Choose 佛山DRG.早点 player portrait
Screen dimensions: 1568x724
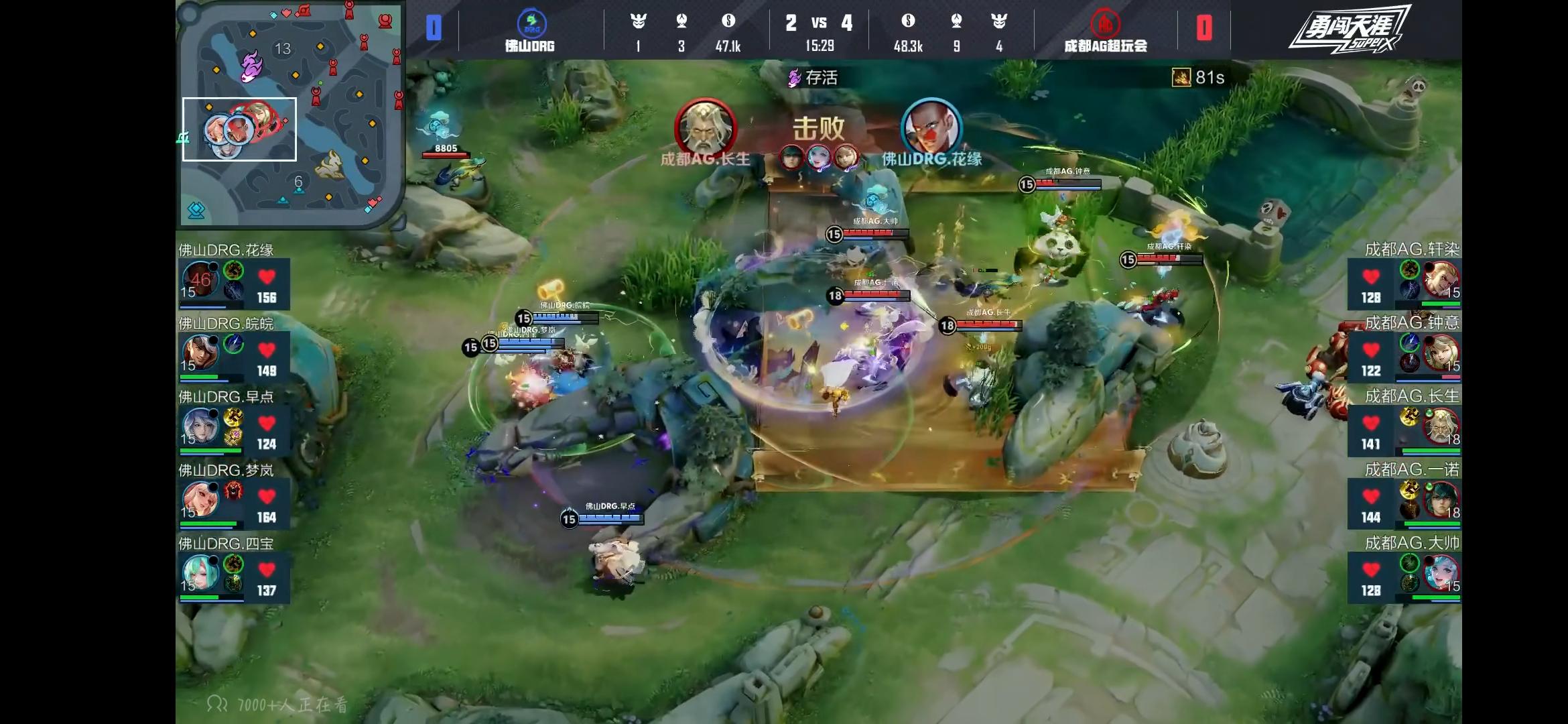point(200,425)
